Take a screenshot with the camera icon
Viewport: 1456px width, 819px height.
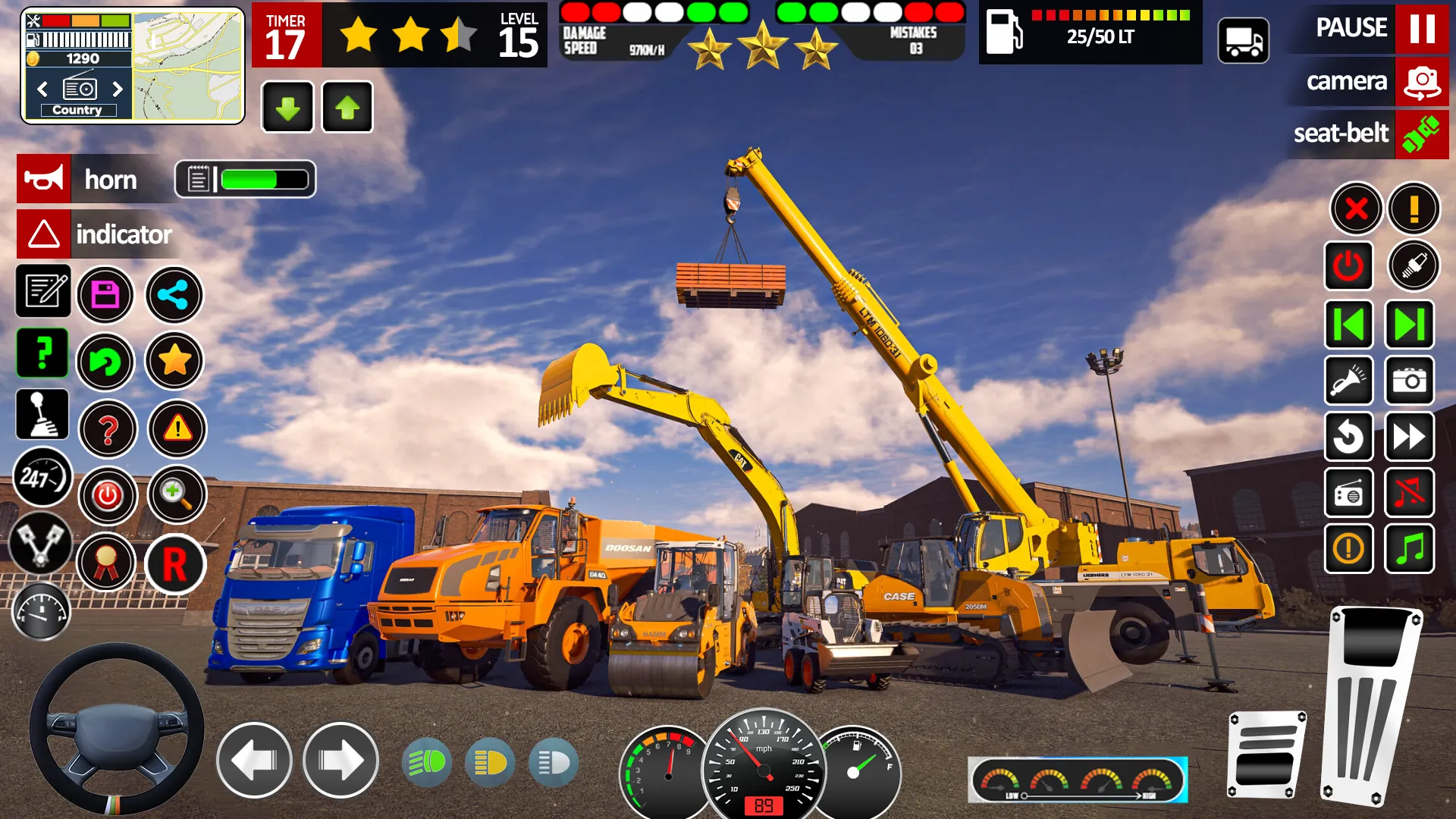pos(1409,381)
